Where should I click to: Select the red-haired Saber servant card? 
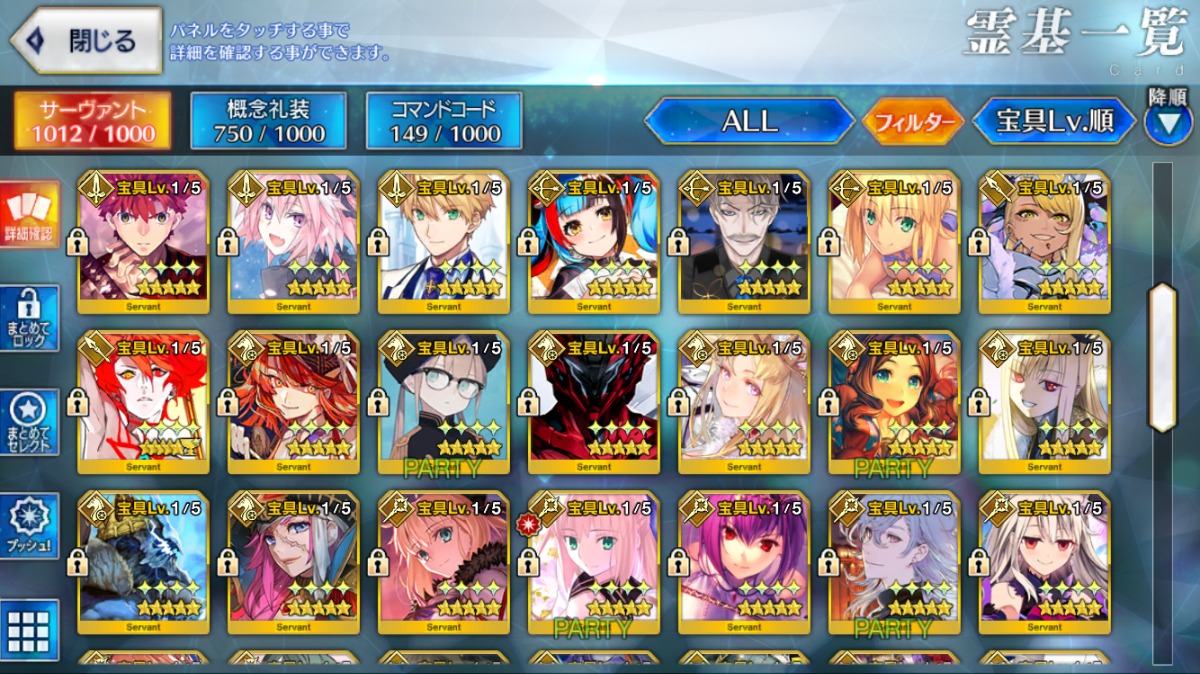click(143, 242)
